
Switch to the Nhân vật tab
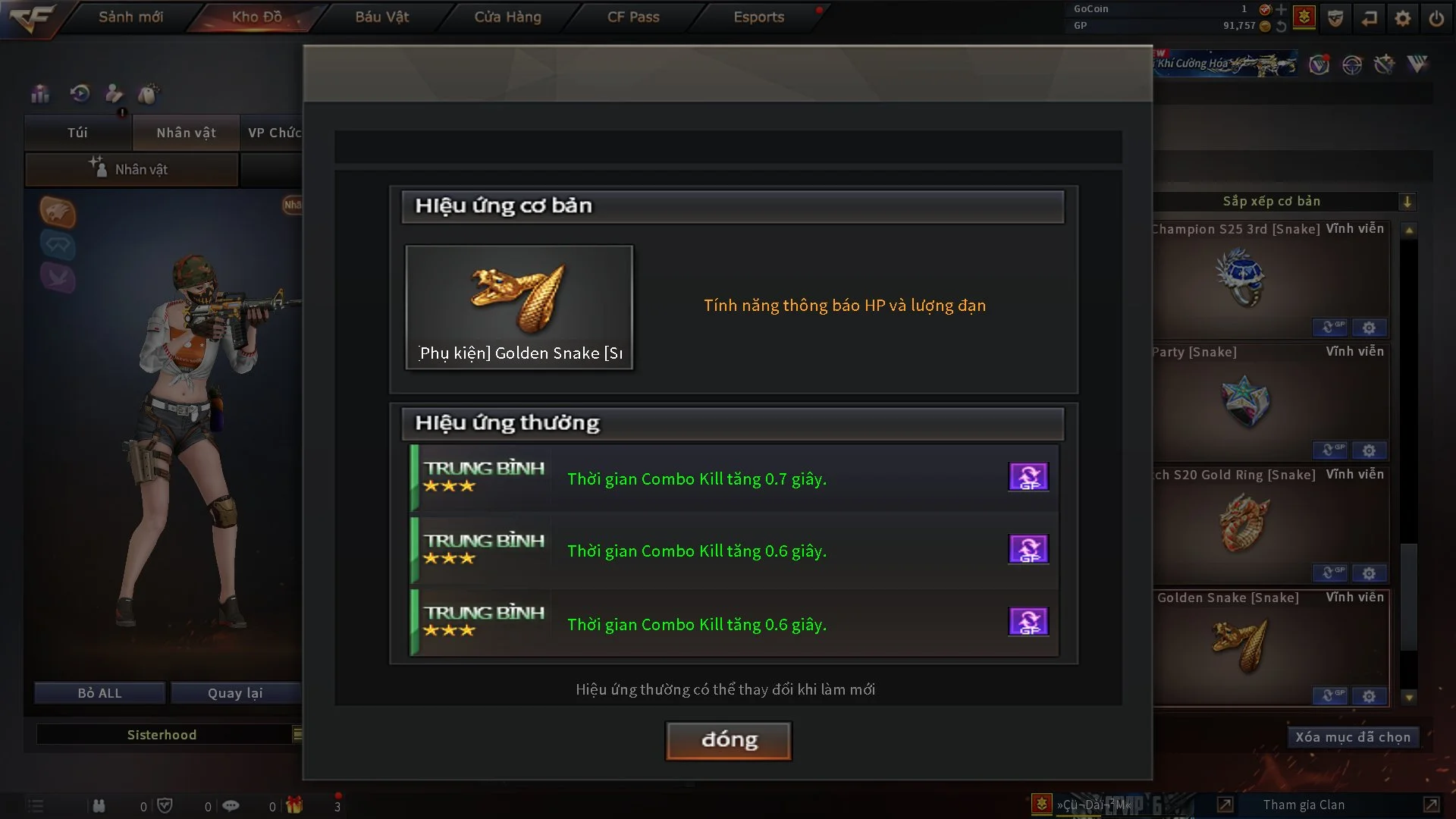click(x=186, y=133)
